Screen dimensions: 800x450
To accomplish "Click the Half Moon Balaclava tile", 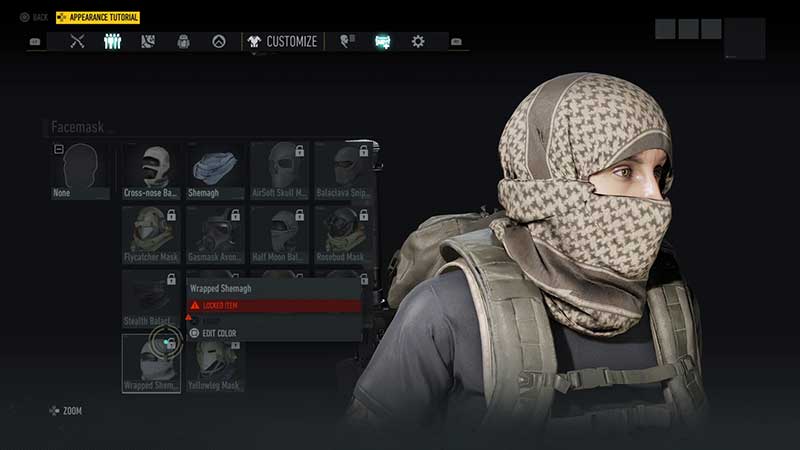I will 279,234.
